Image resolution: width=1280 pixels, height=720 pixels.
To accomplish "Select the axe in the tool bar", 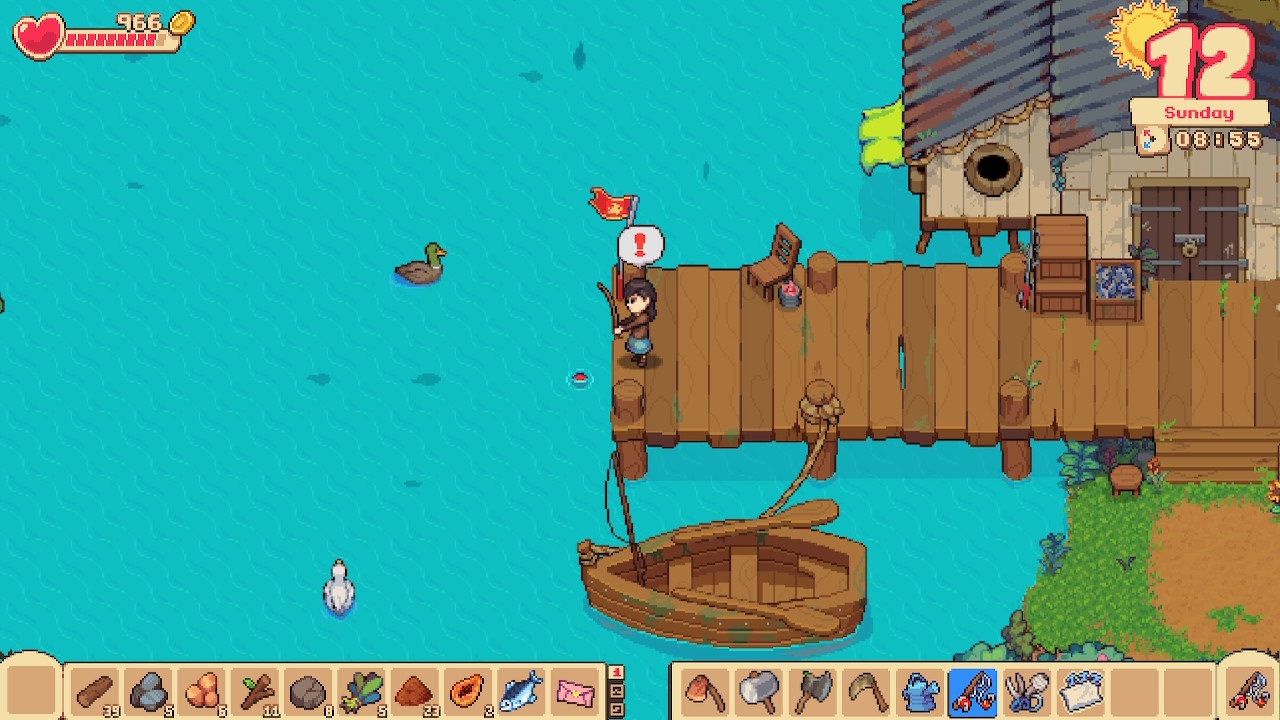I will [x=812, y=691].
